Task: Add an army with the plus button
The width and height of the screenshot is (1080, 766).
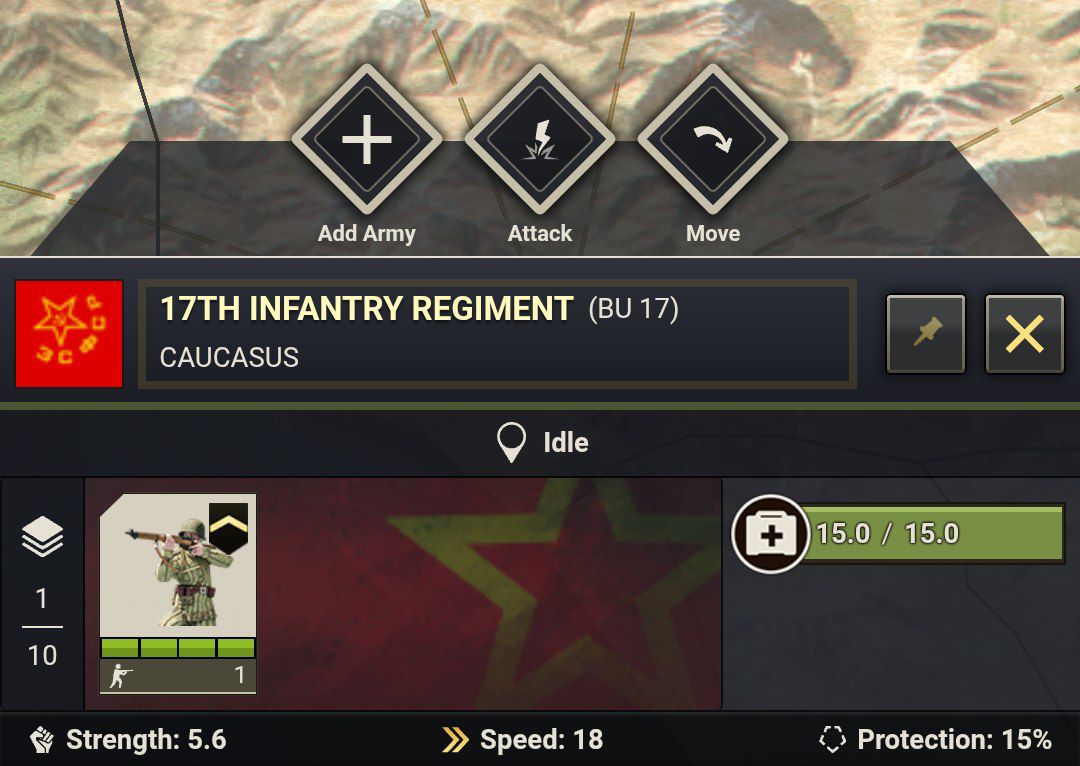Action: [x=367, y=140]
